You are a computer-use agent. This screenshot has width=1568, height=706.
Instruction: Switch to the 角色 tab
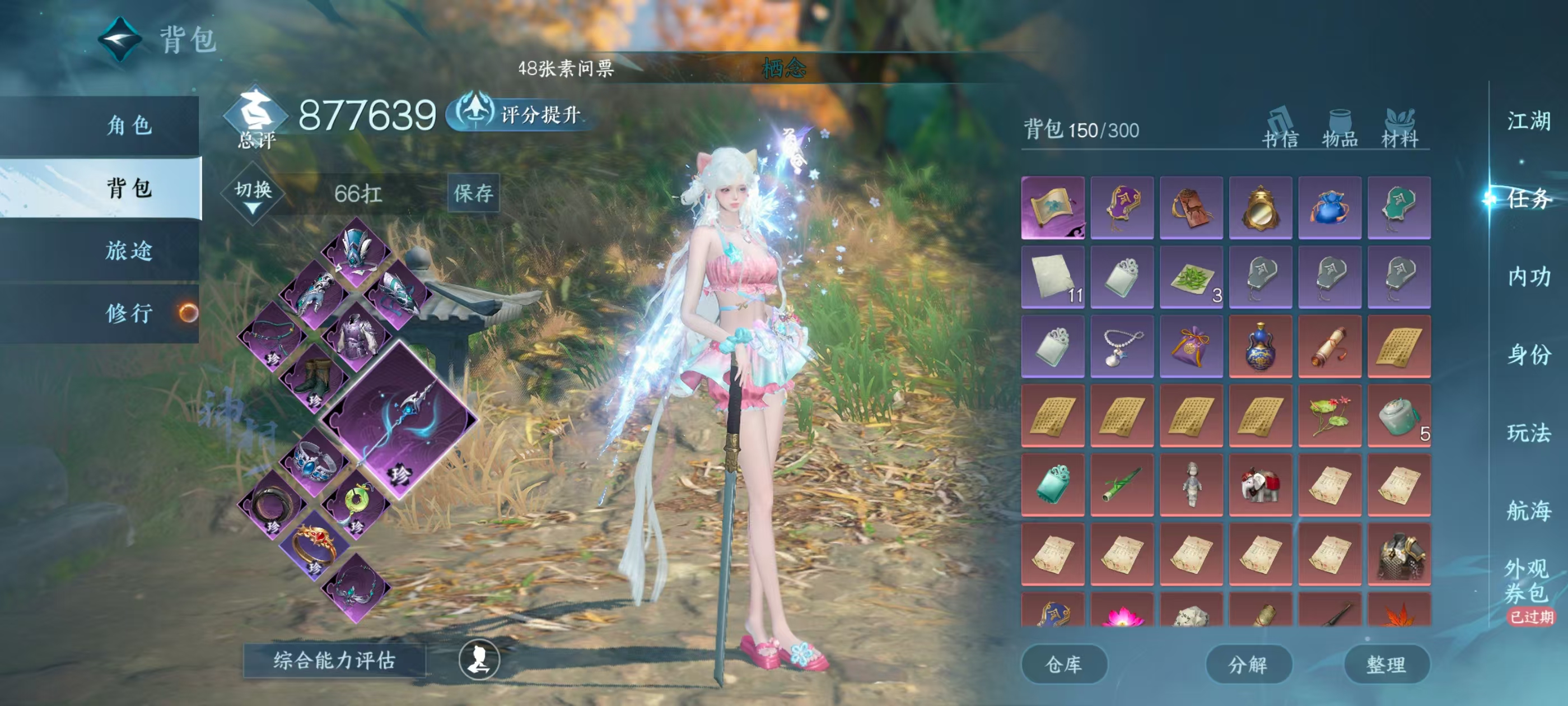[129, 126]
